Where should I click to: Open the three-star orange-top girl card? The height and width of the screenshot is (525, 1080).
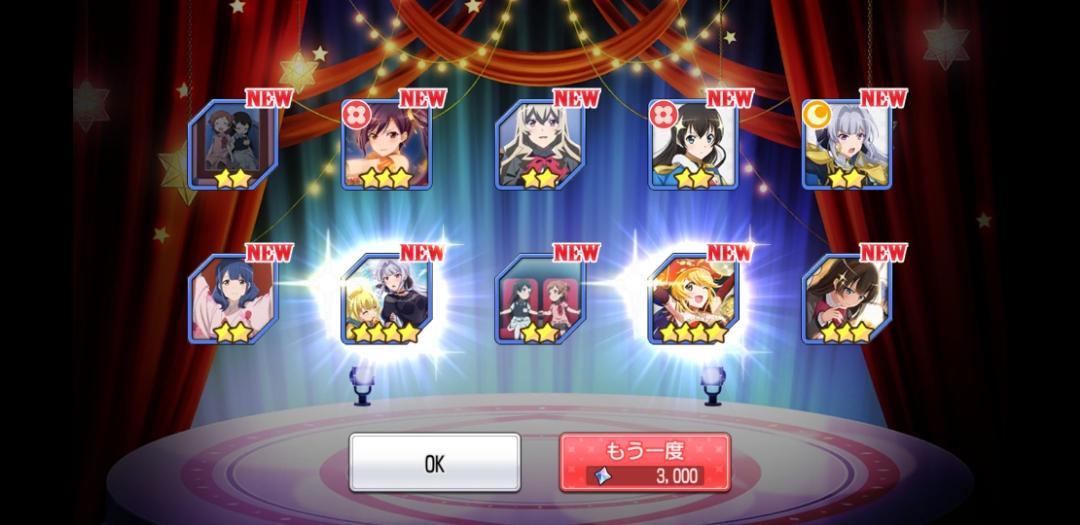pos(386,146)
